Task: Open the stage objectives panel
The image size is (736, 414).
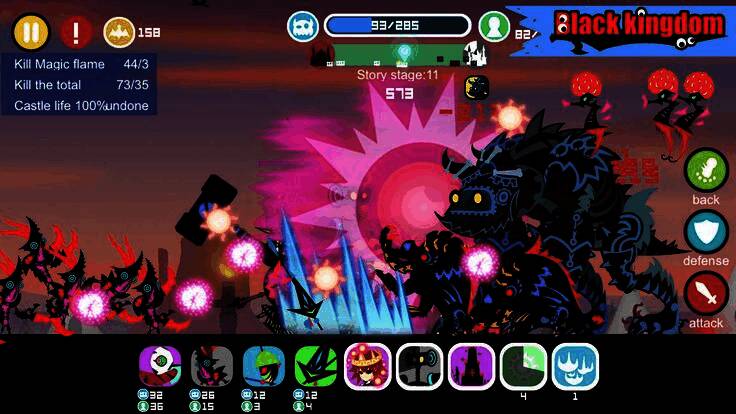Action: pyautogui.click(x=81, y=85)
